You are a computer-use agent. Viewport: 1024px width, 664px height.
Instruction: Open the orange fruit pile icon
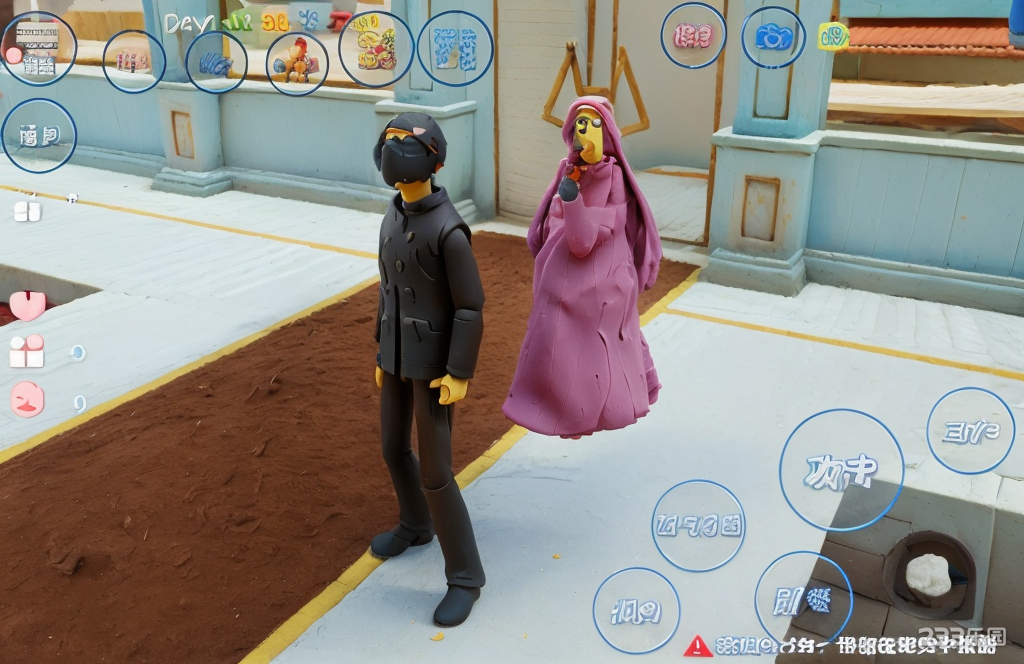click(297, 63)
